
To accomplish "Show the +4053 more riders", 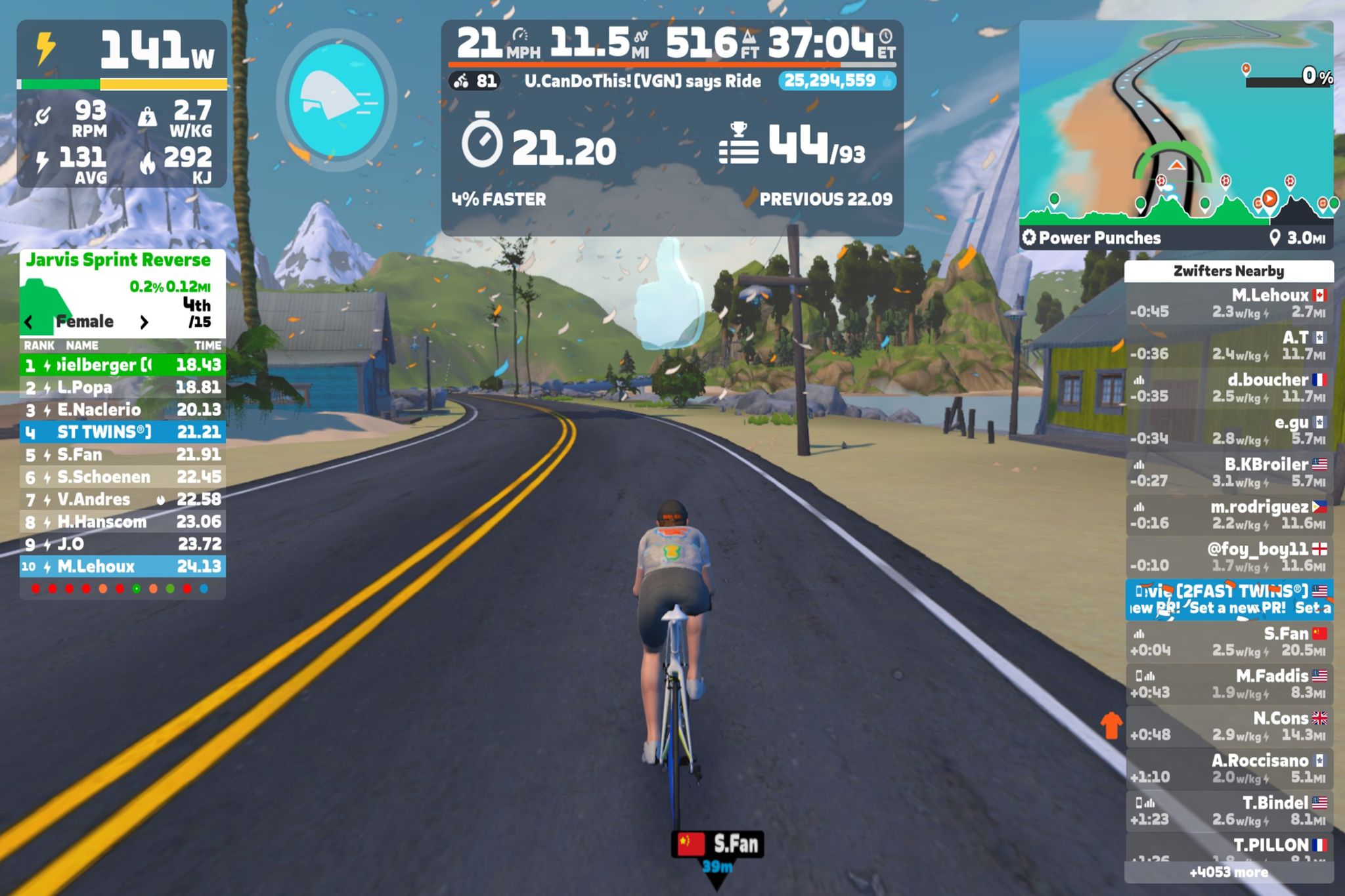I will [1228, 872].
